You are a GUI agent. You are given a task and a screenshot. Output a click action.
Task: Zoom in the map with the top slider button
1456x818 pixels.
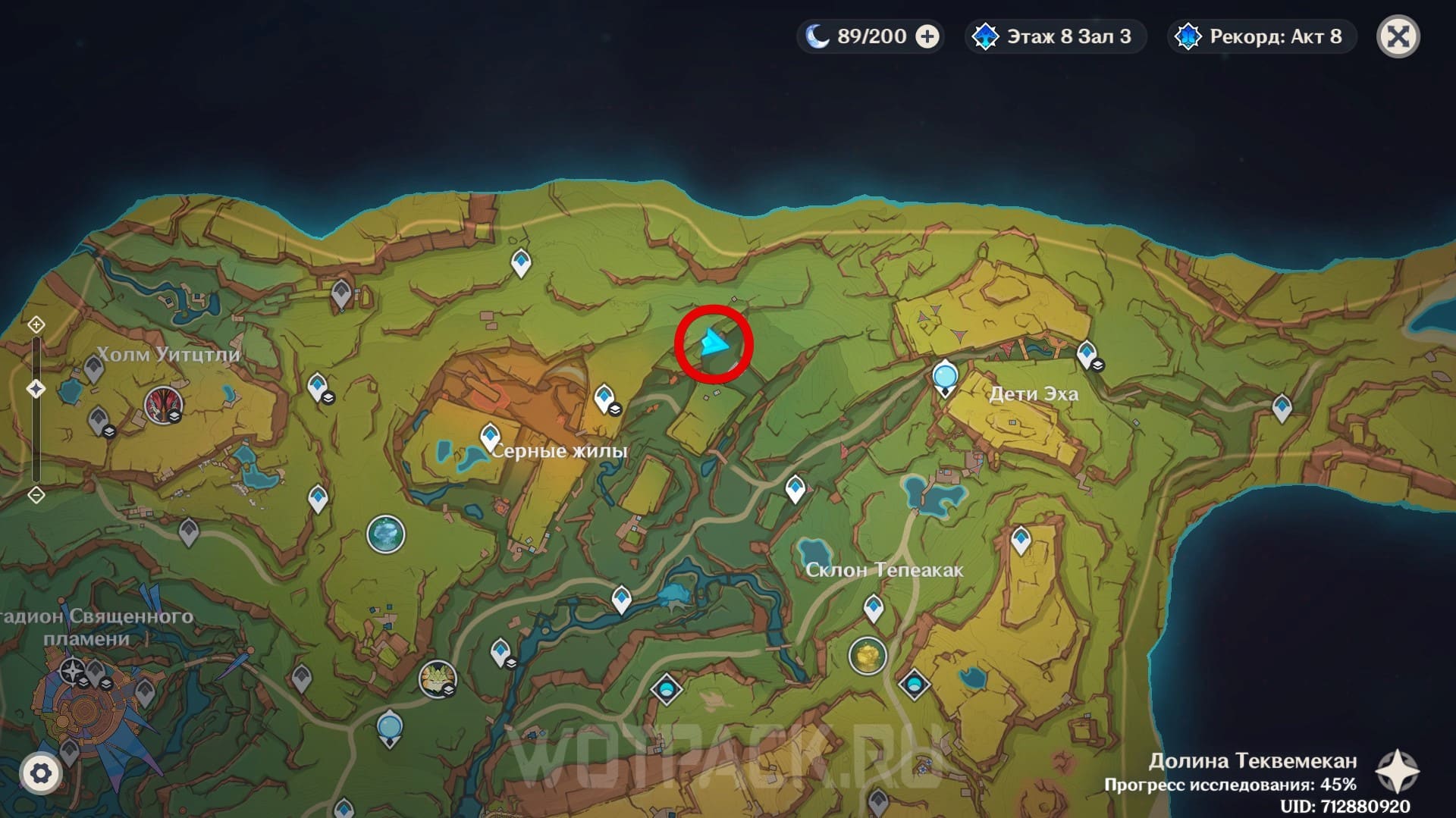click(x=36, y=325)
